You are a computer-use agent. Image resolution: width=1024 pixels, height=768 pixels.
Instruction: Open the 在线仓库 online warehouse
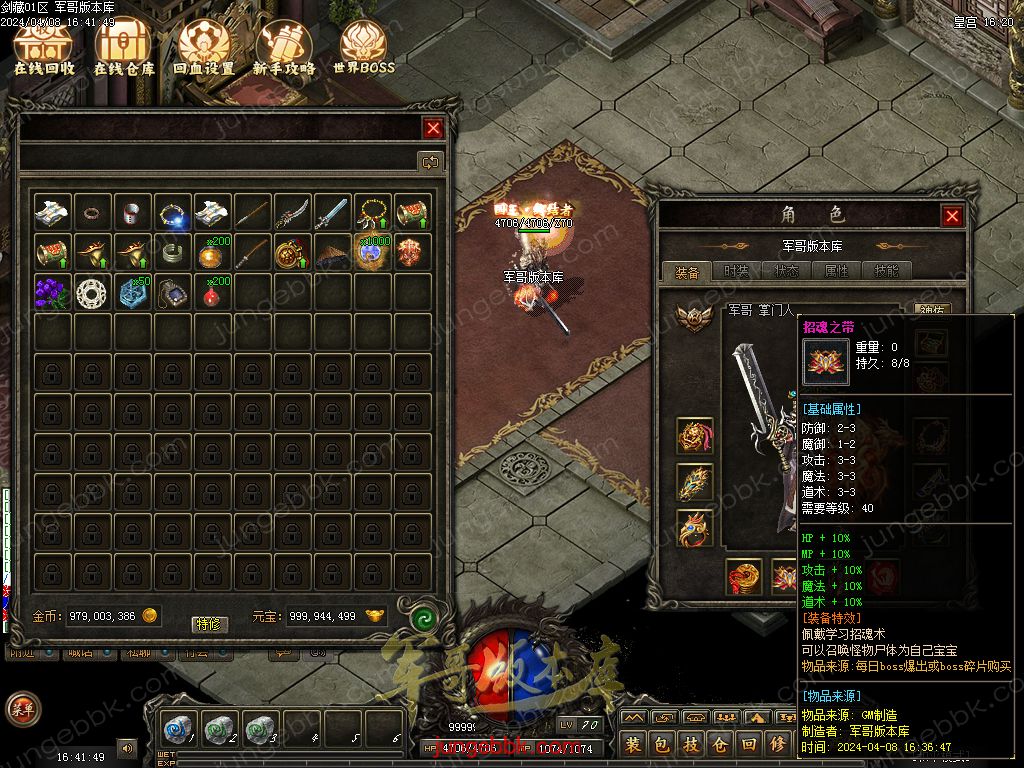click(x=124, y=48)
